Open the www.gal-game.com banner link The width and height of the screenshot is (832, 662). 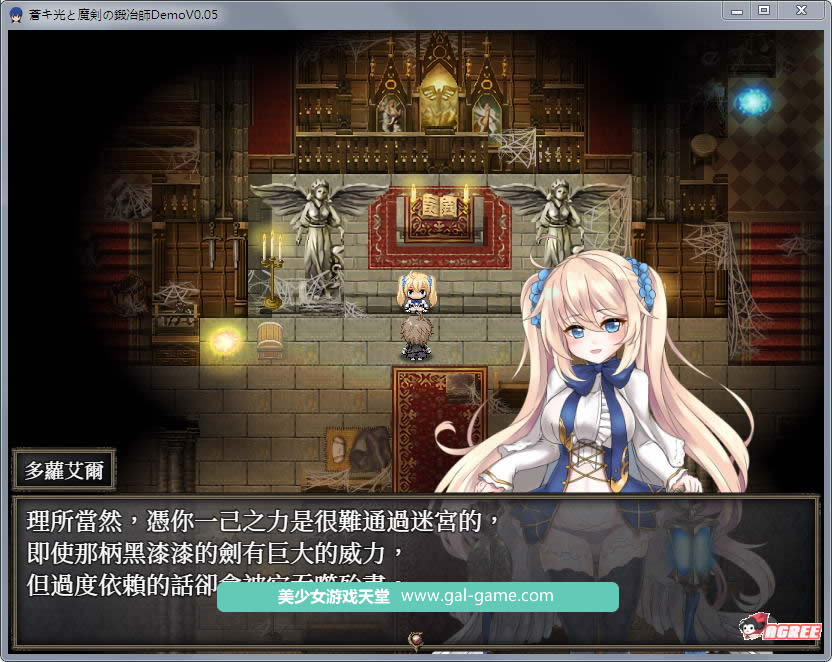(477, 596)
